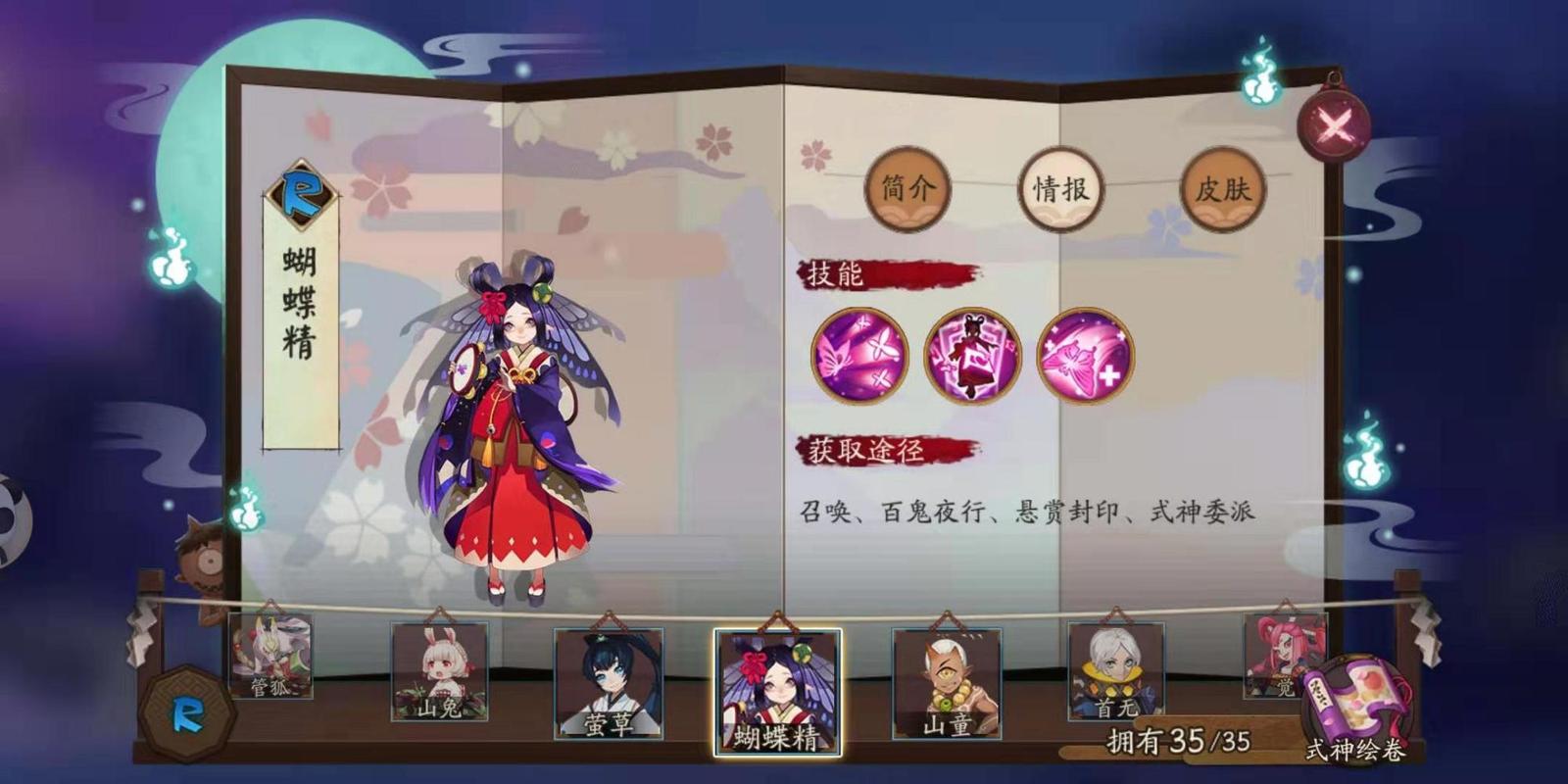Screen dimensions: 1568x784
Task: Select the 山兔 shikigami thumbnail
Action: (438, 671)
